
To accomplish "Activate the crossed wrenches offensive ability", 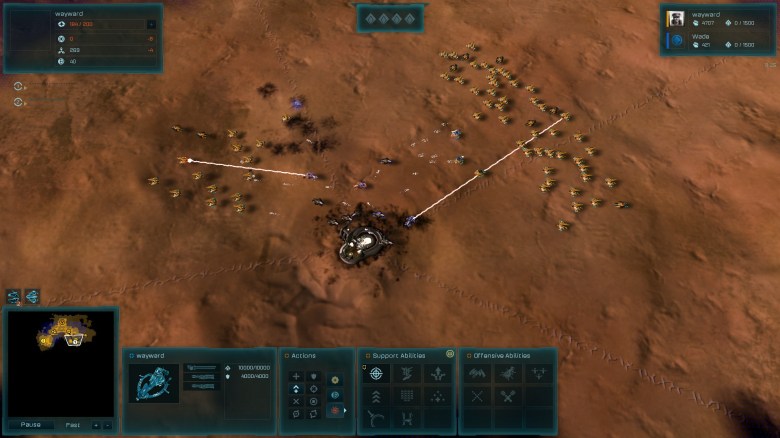I will point(508,396).
